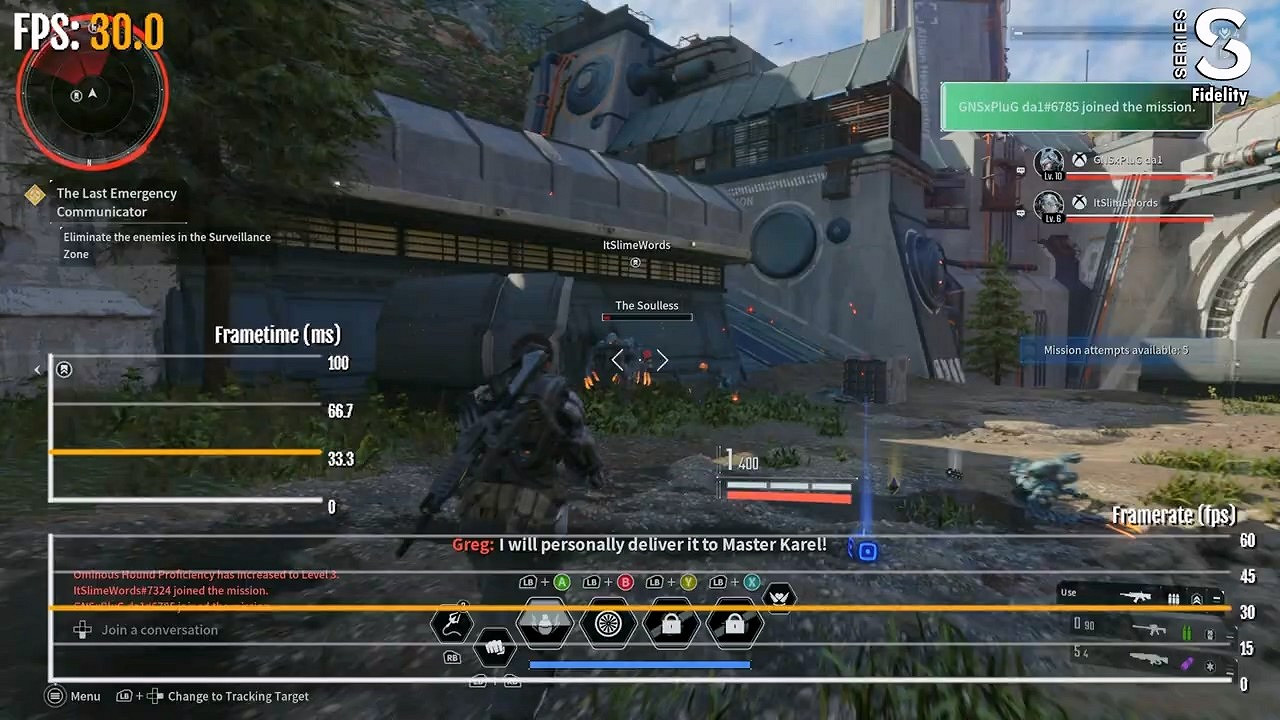Screen dimensions: 1280x720
Task: Click the locked LB+Y skill slot
Action: pyautogui.click(x=670, y=624)
